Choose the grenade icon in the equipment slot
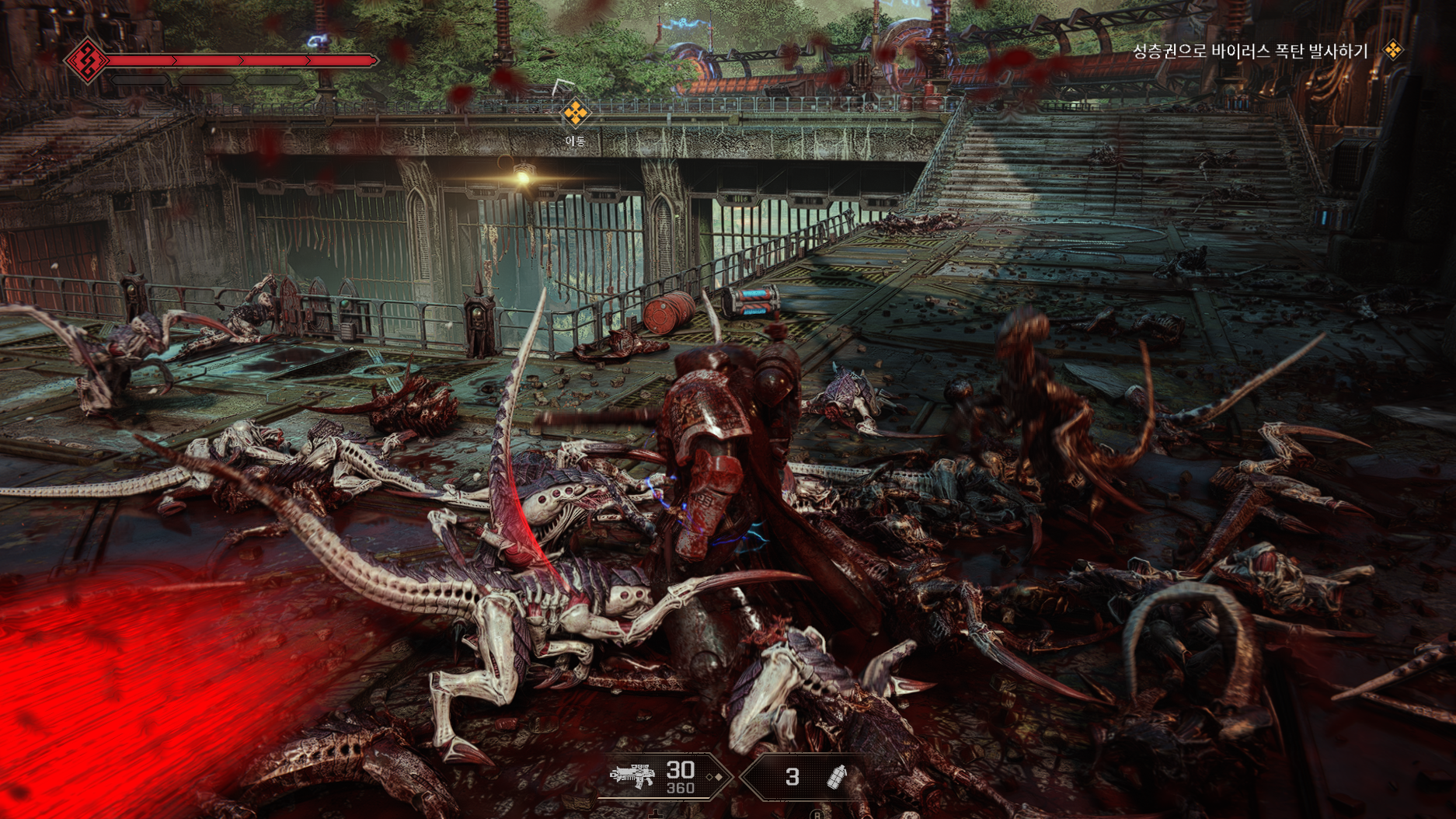Image resolution: width=1456 pixels, height=819 pixels. tap(836, 776)
